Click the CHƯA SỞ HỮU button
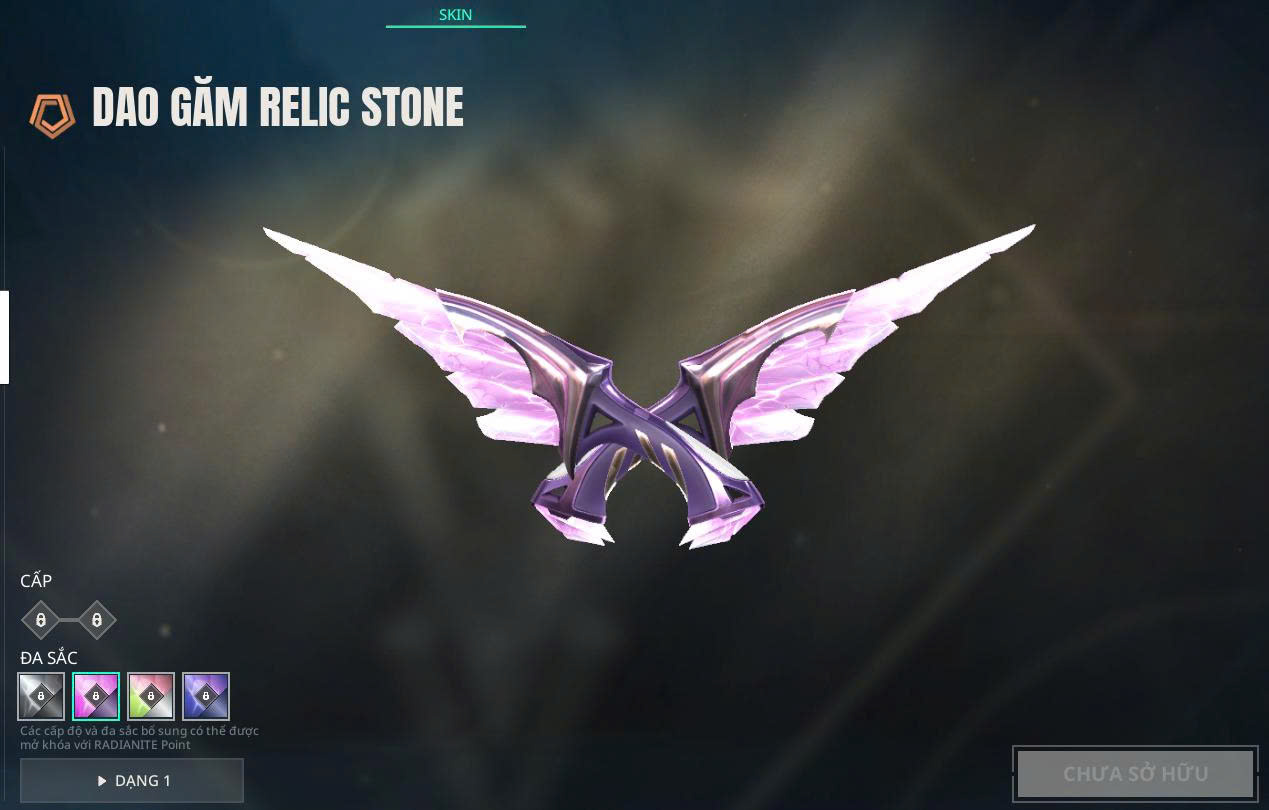The width and height of the screenshot is (1269, 810). [1135, 774]
